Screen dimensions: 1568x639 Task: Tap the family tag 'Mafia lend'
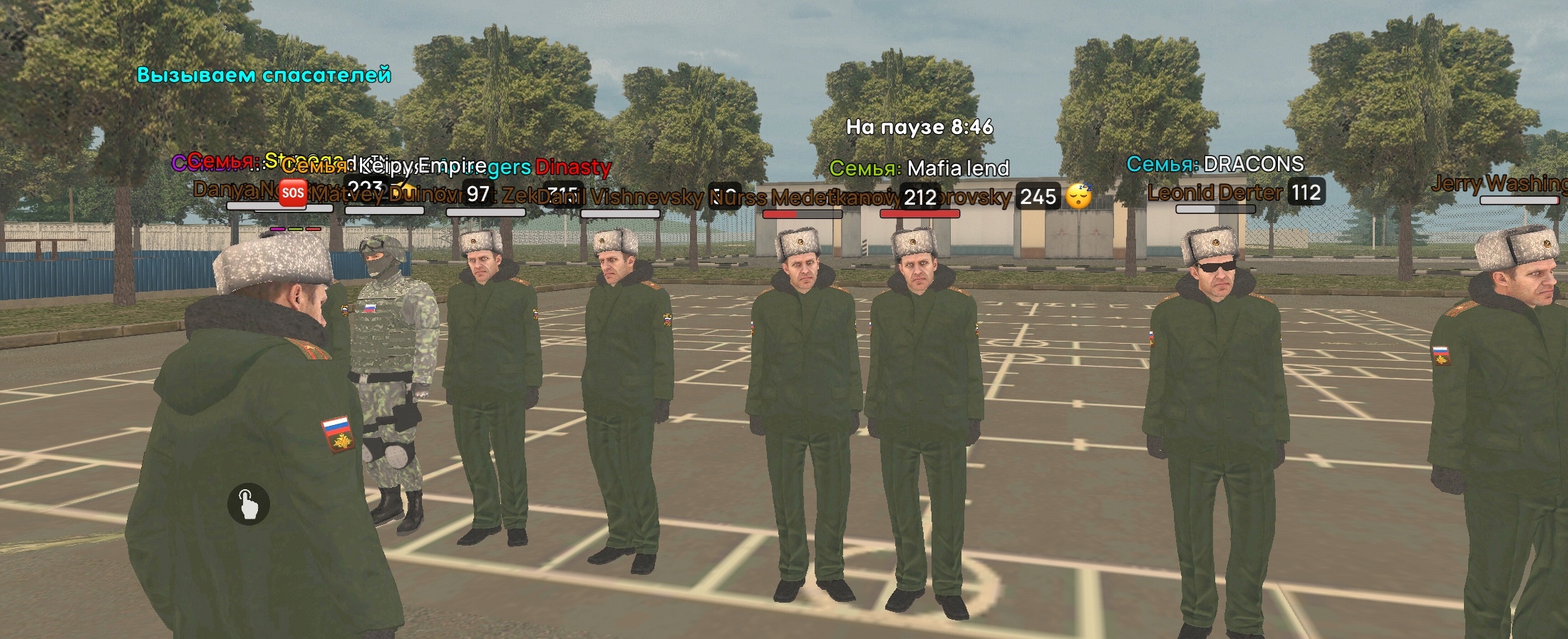(919, 169)
